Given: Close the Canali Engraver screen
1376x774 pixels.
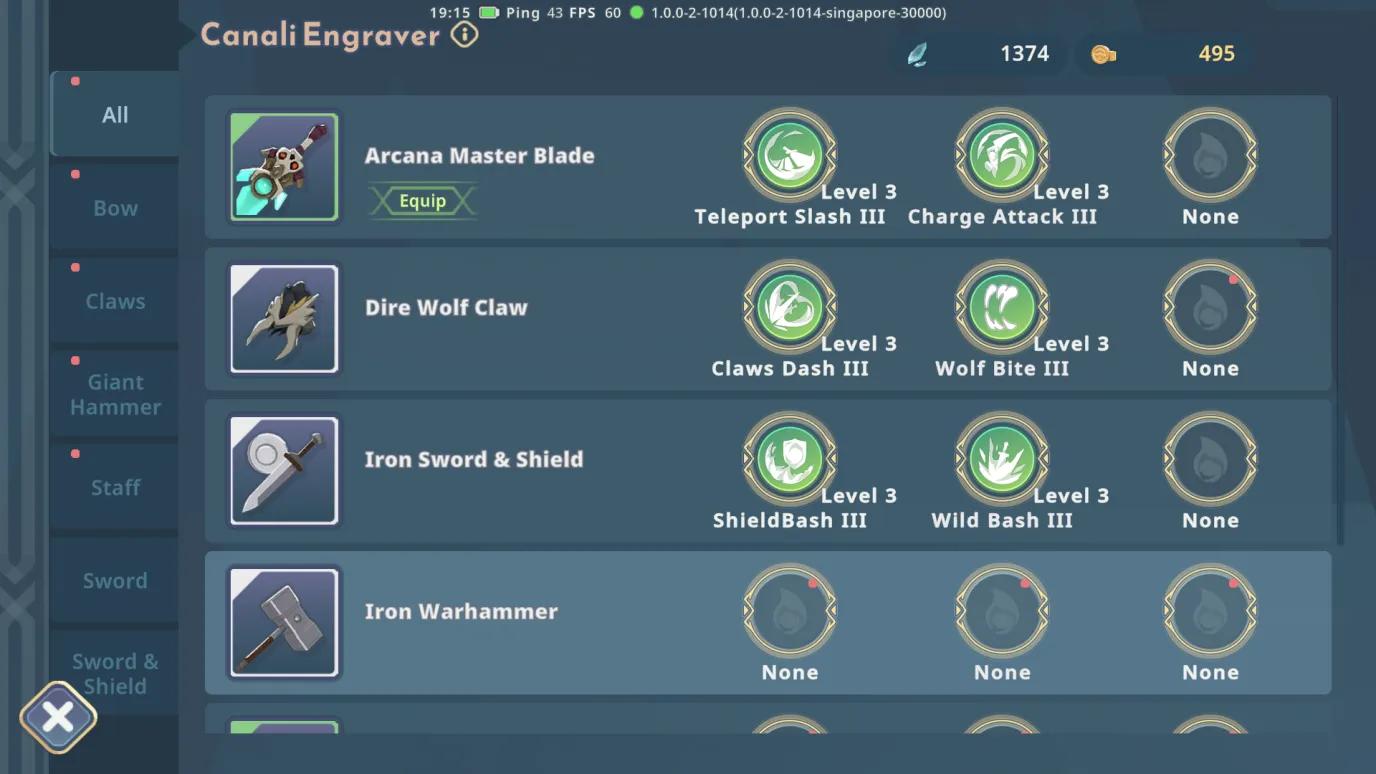Looking at the screenshot, I should tap(58, 717).
